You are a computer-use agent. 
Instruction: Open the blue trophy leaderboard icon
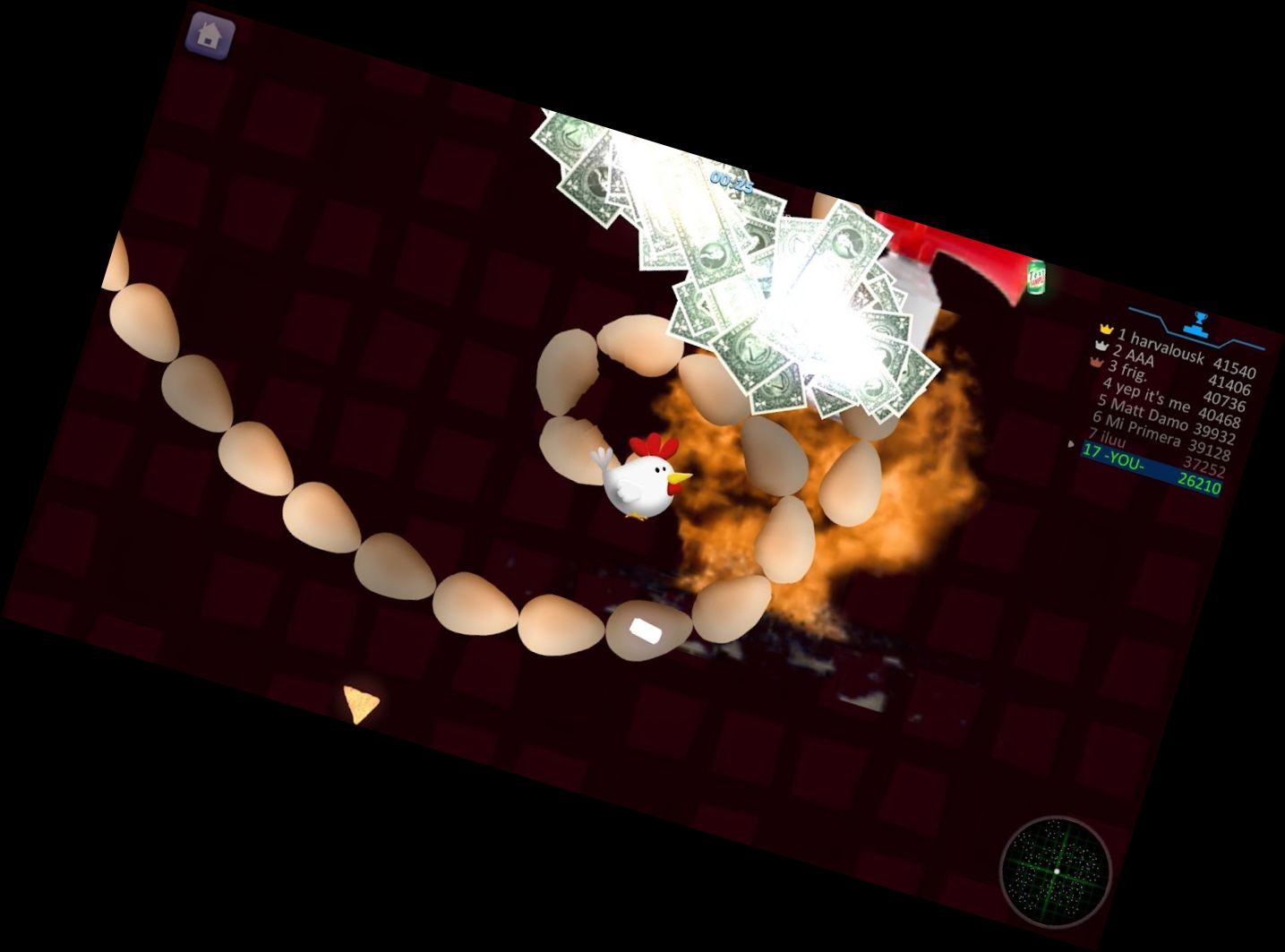click(1200, 322)
